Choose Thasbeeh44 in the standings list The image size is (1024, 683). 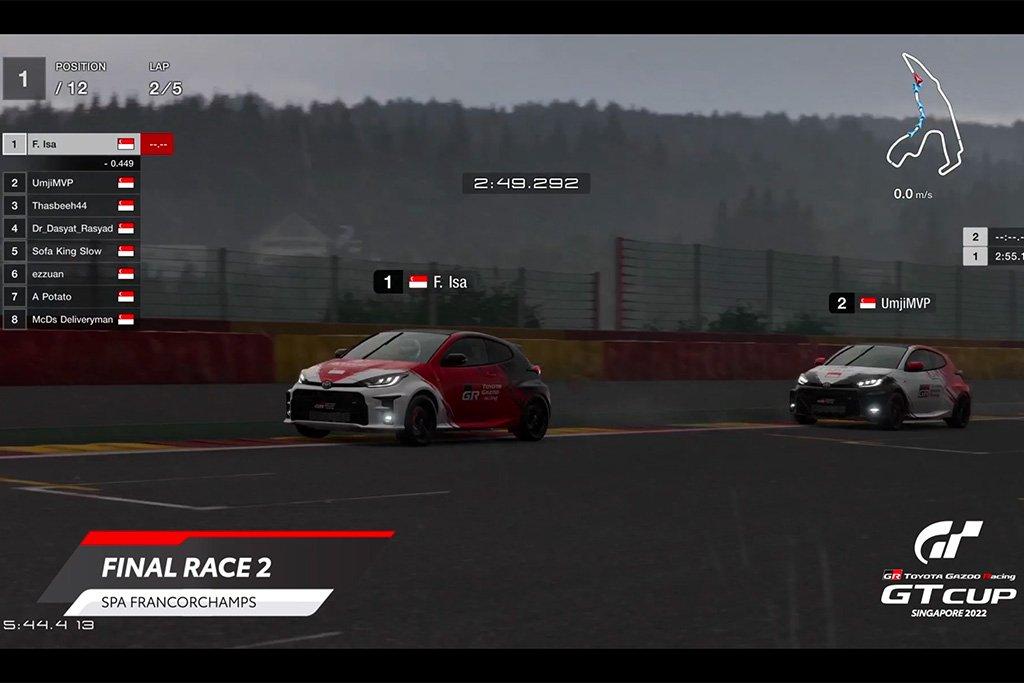(x=72, y=206)
